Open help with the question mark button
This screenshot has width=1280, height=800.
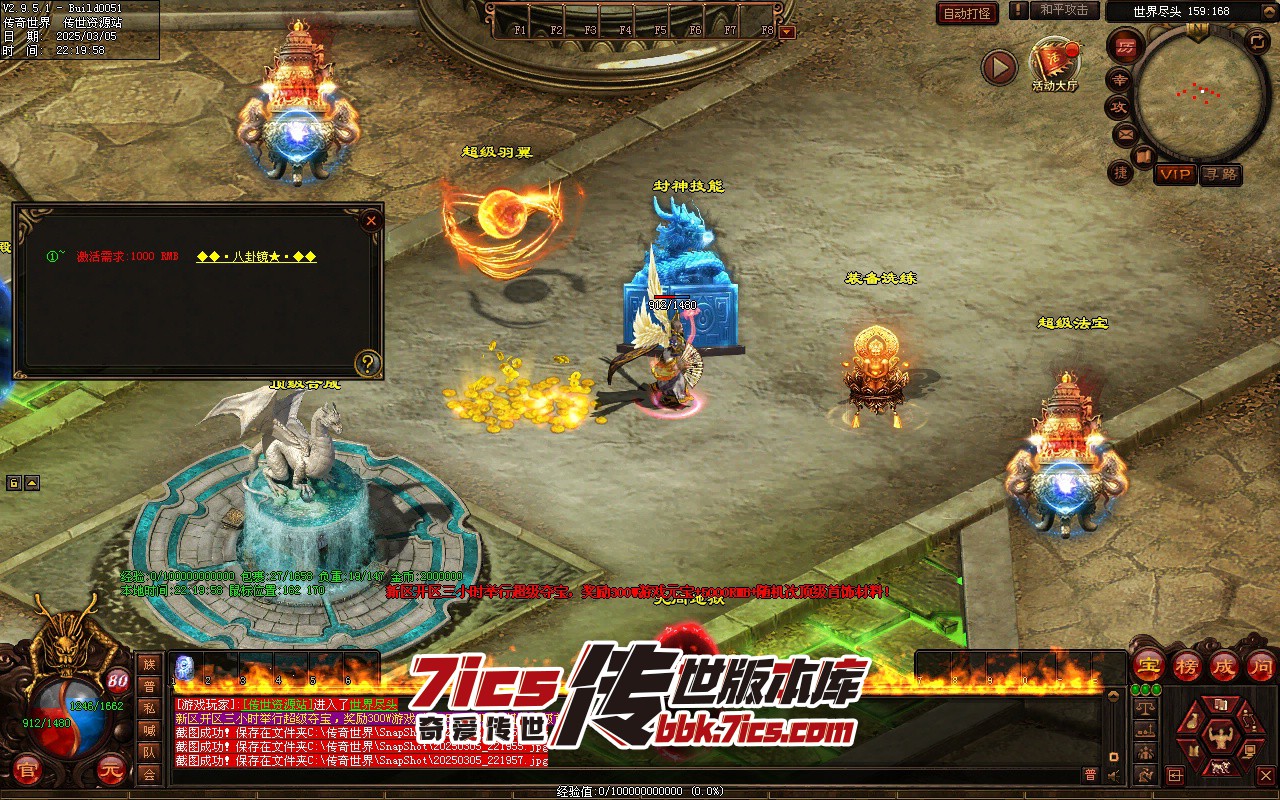tap(369, 363)
